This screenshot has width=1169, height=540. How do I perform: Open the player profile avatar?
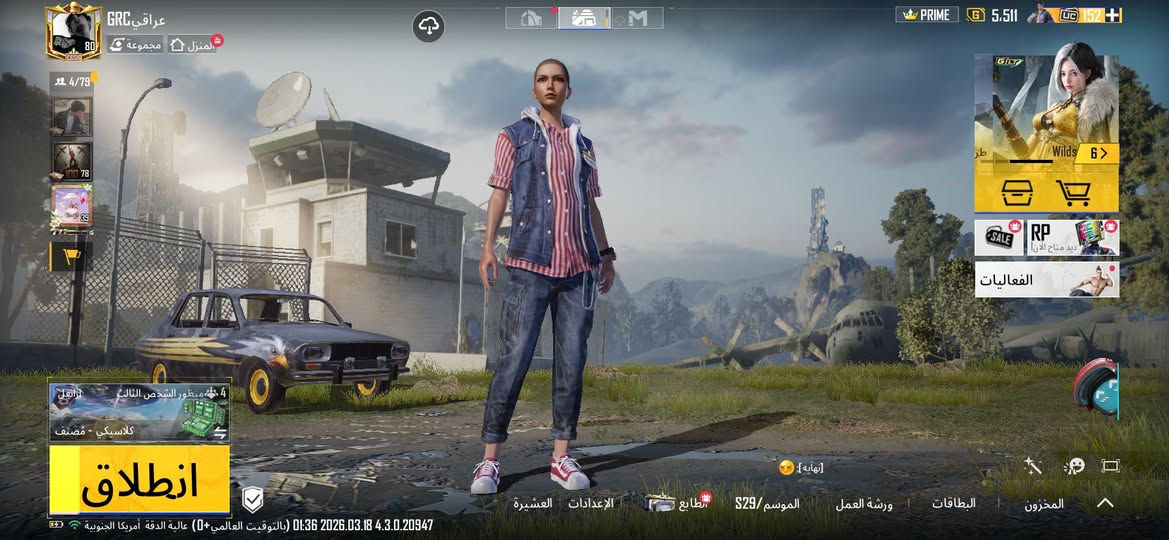[x=73, y=32]
